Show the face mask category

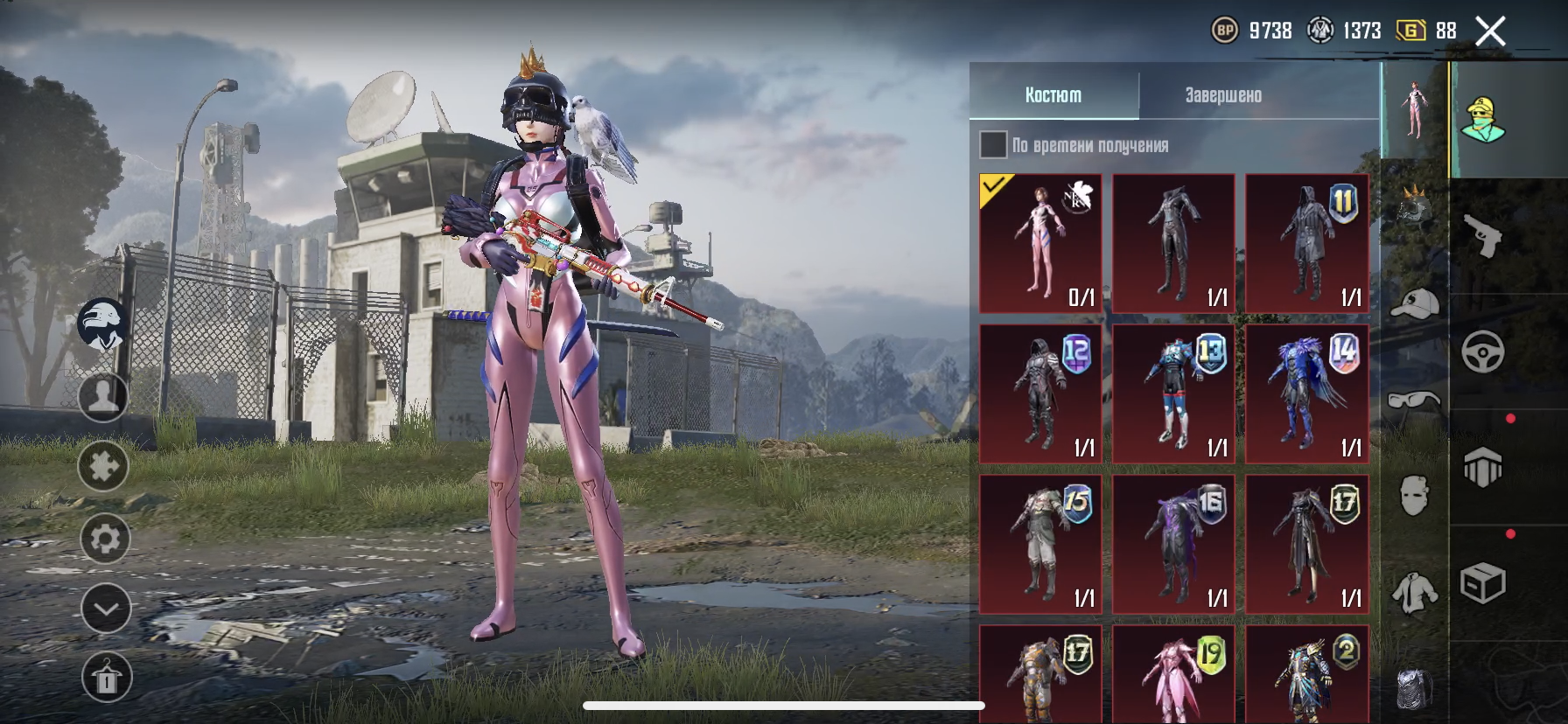(x=1414, y=497)
